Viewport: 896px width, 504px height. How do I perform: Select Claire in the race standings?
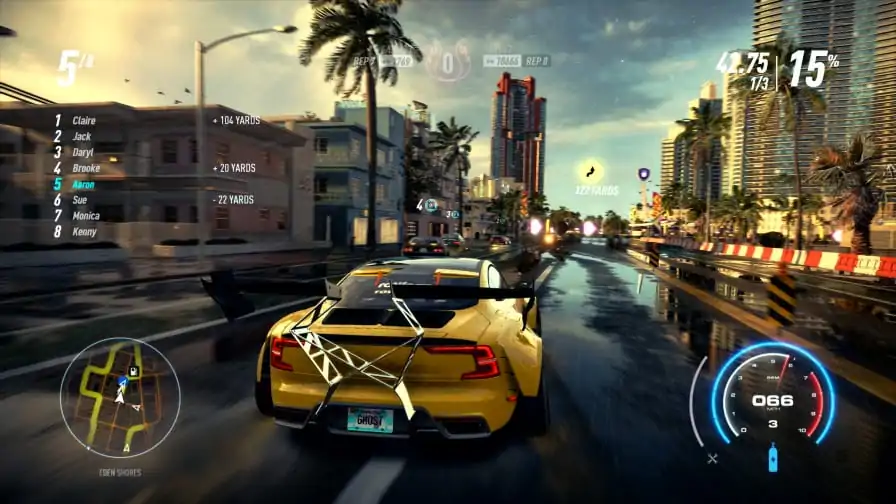84,120
